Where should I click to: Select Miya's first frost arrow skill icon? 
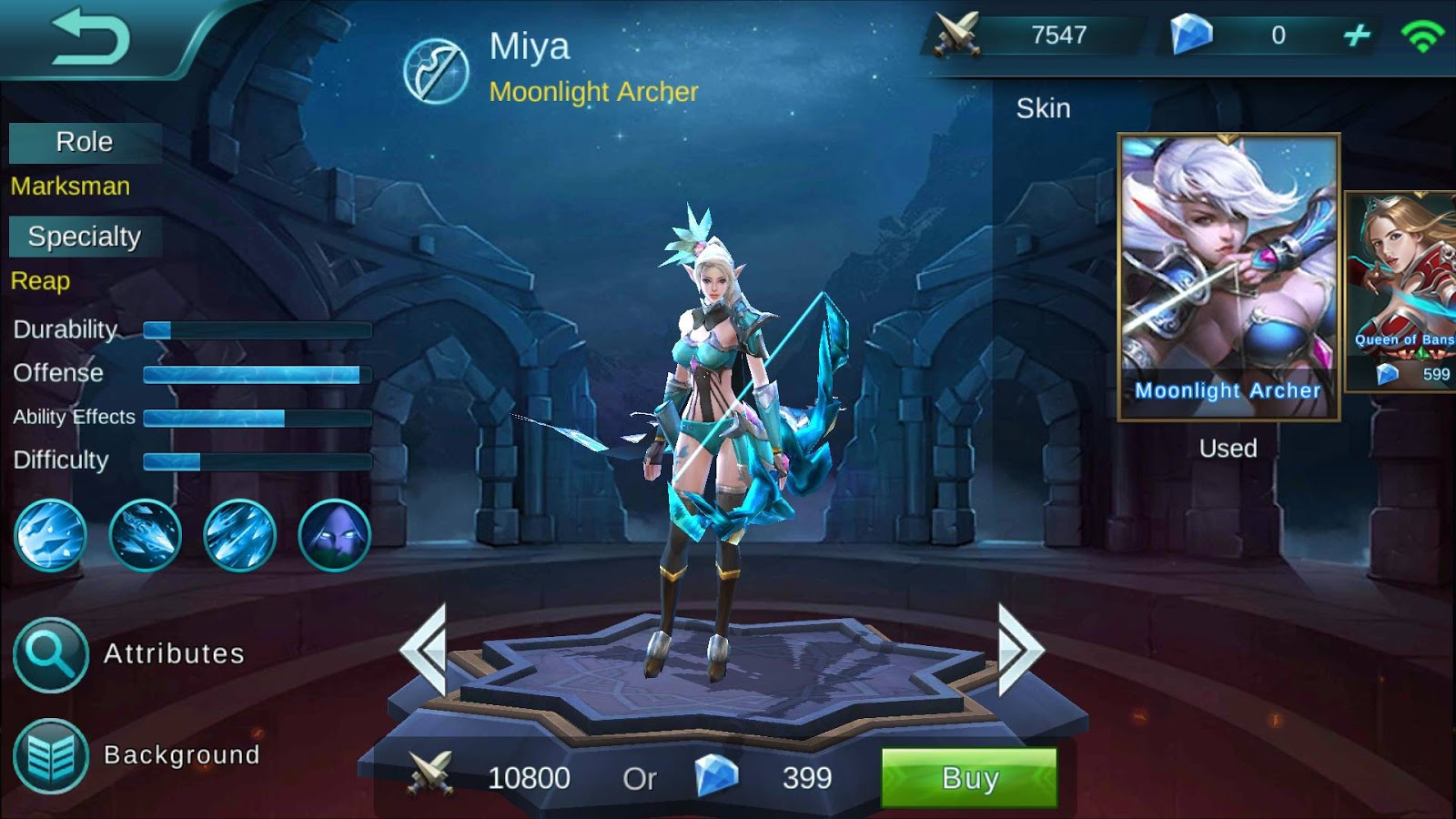(x=52, y=535)
